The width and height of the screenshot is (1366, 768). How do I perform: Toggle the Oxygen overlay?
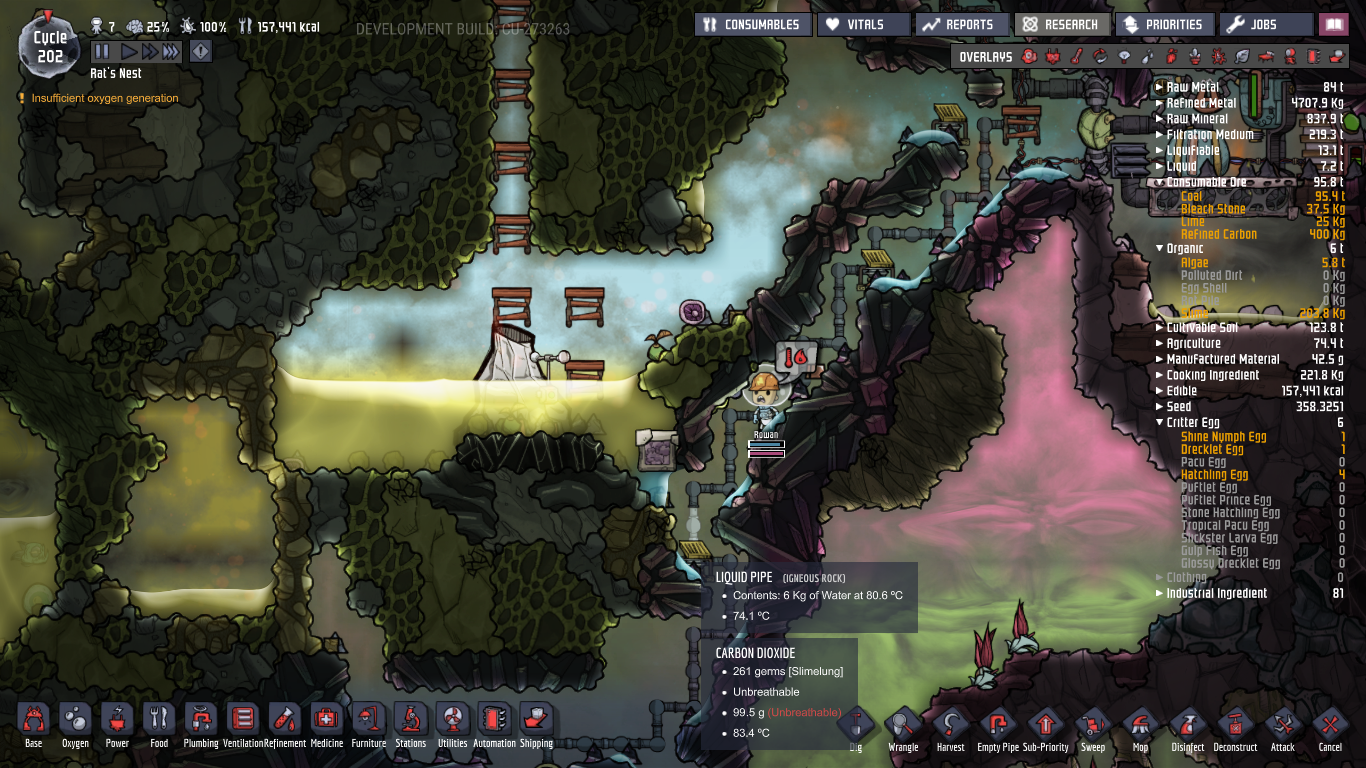(1029, 57)
